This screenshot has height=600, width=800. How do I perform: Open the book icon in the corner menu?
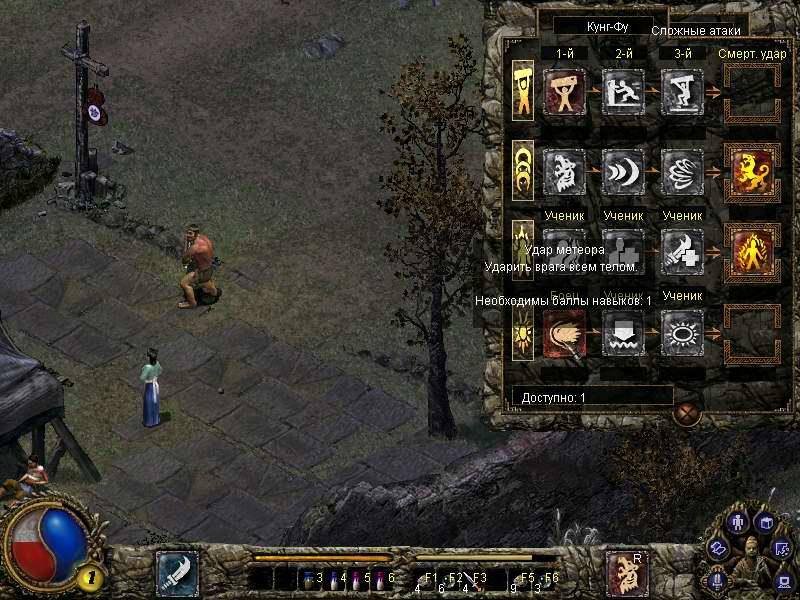tap(767, 523)
